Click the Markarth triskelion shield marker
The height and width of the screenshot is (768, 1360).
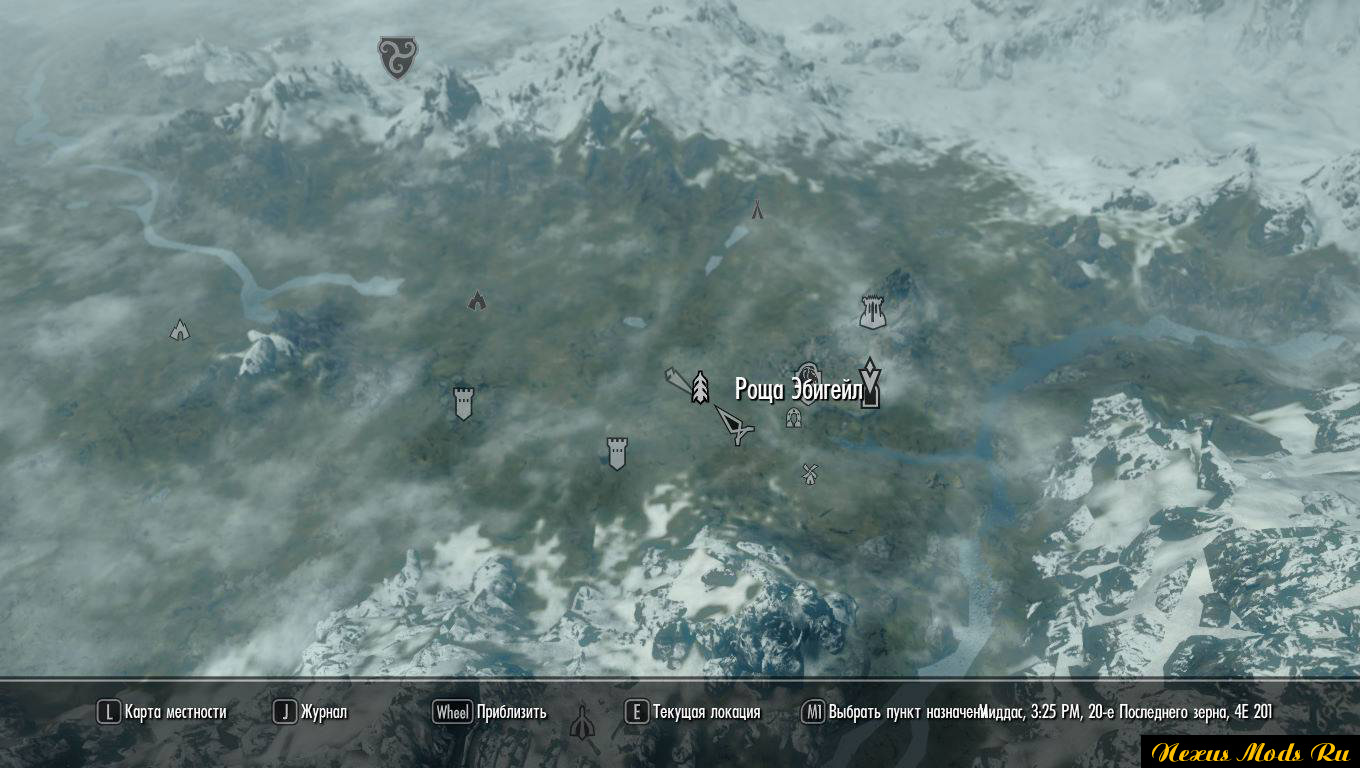(x=397, y=57)
